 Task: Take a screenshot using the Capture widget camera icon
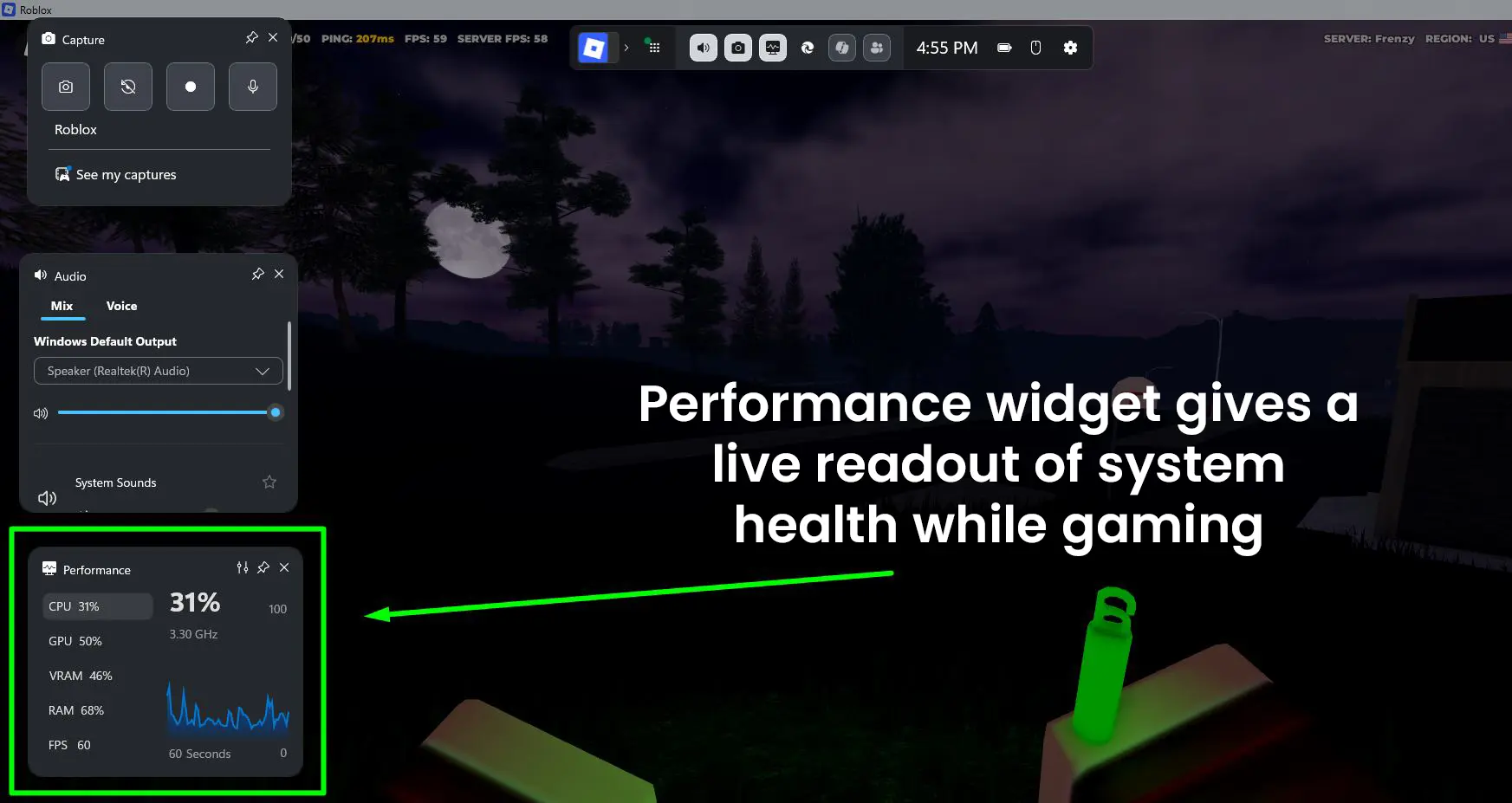pos(65,87)
